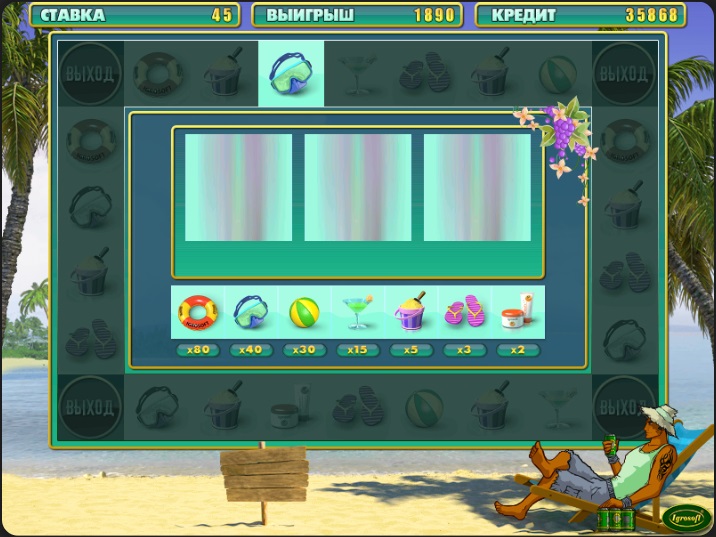Select the beach ball icon above x30
Image resolution: width=716 pixels, height=537 pixels.
(x=304, y=313)
